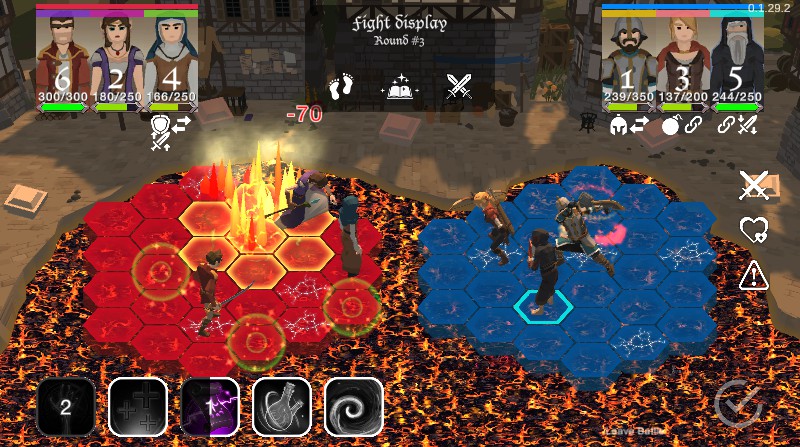Select the crossed swords attack phase icon
Viewport: 800px width, 447px height.
pos(459,87)
